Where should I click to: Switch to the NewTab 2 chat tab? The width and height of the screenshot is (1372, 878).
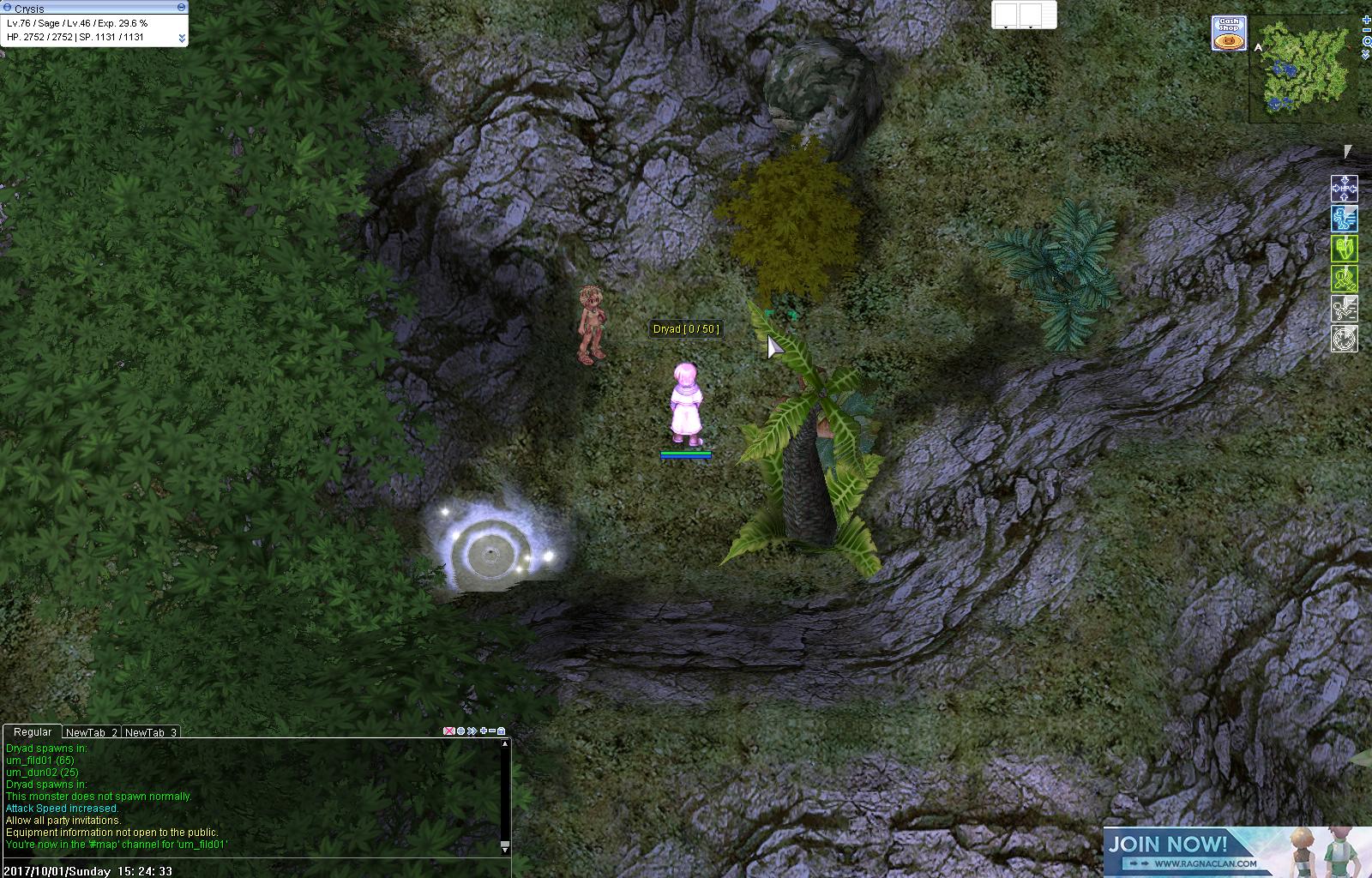tap(93, 732)
